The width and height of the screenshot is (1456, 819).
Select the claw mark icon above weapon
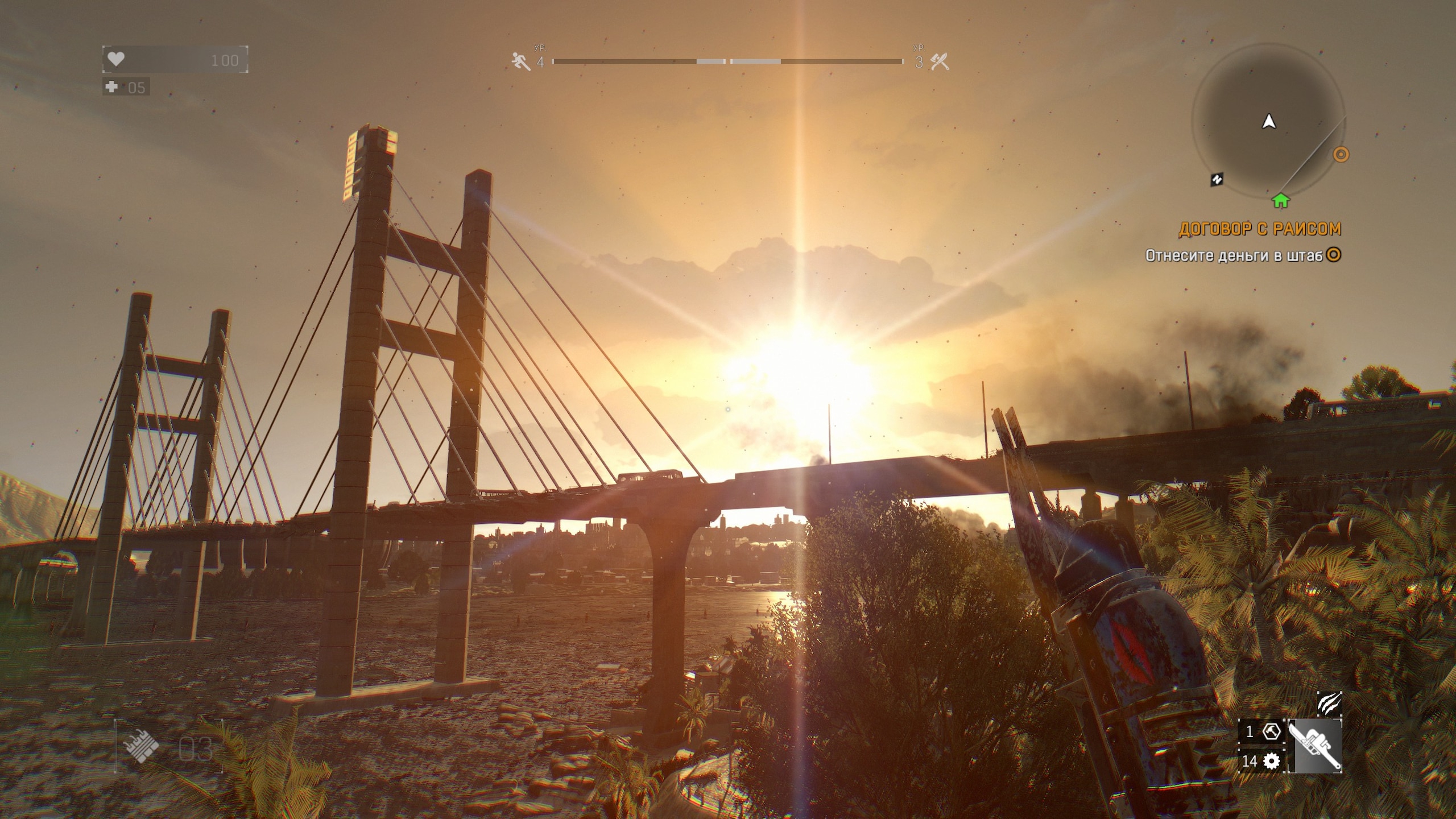point(1329,703)
